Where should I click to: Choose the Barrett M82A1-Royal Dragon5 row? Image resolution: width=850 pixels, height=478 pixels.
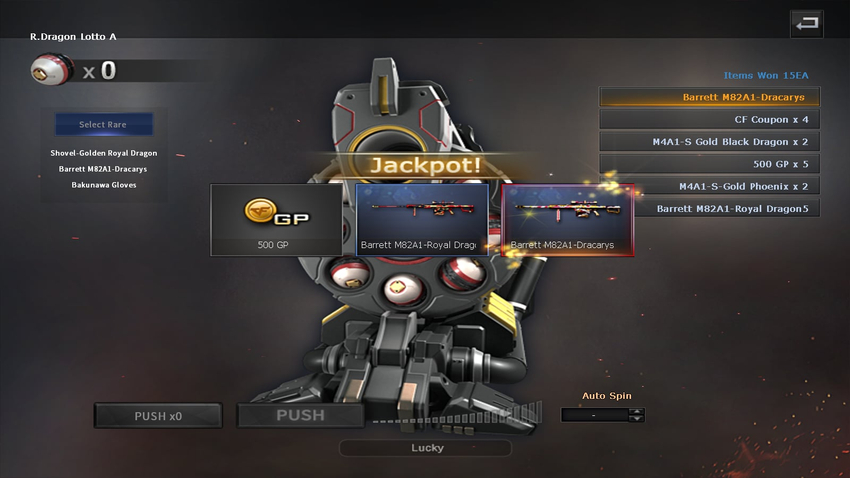709,209
